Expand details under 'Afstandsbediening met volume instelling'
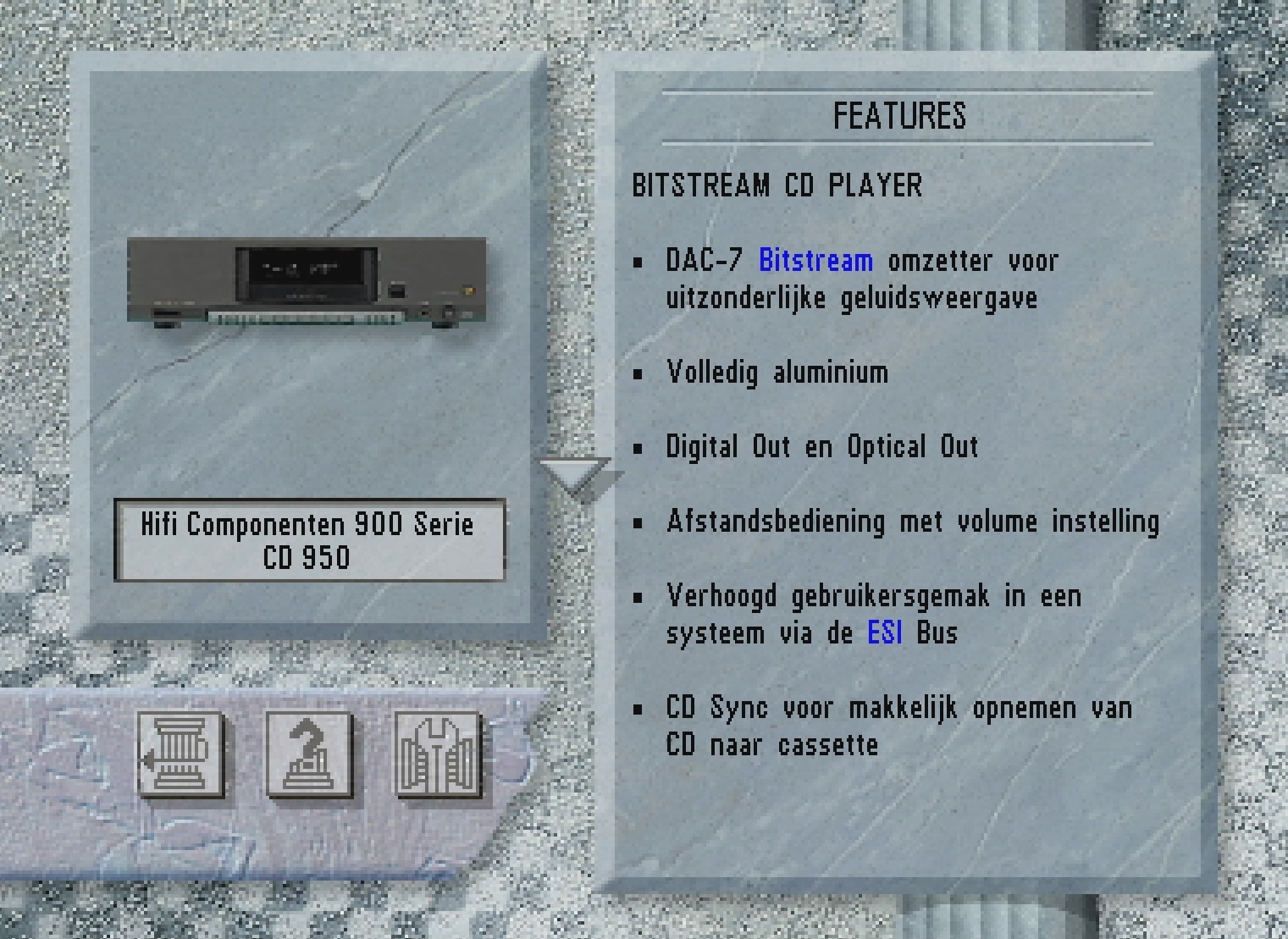The height and width of the screenshot is (939, 1288). 638,522
